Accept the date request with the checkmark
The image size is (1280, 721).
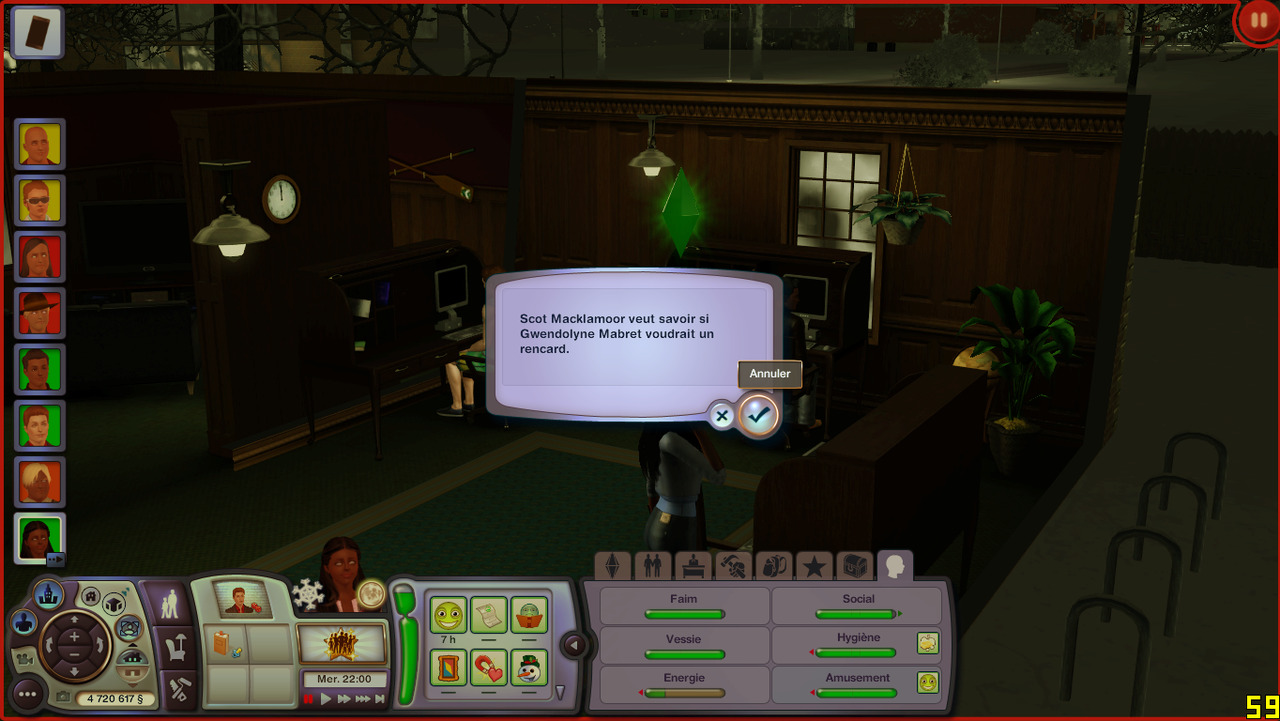coord(758,415)
